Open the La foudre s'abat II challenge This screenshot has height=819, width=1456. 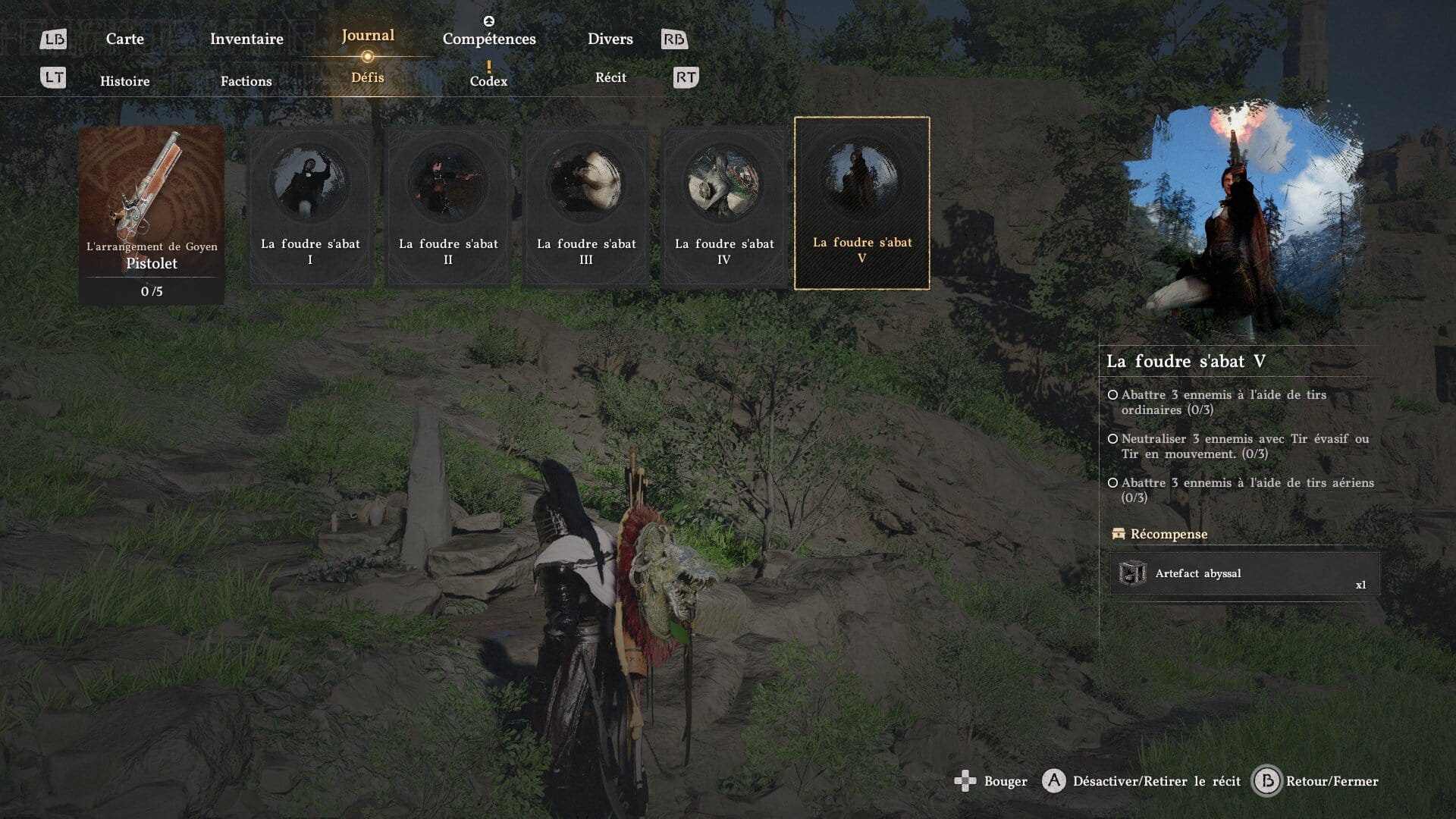click(448, 206)
